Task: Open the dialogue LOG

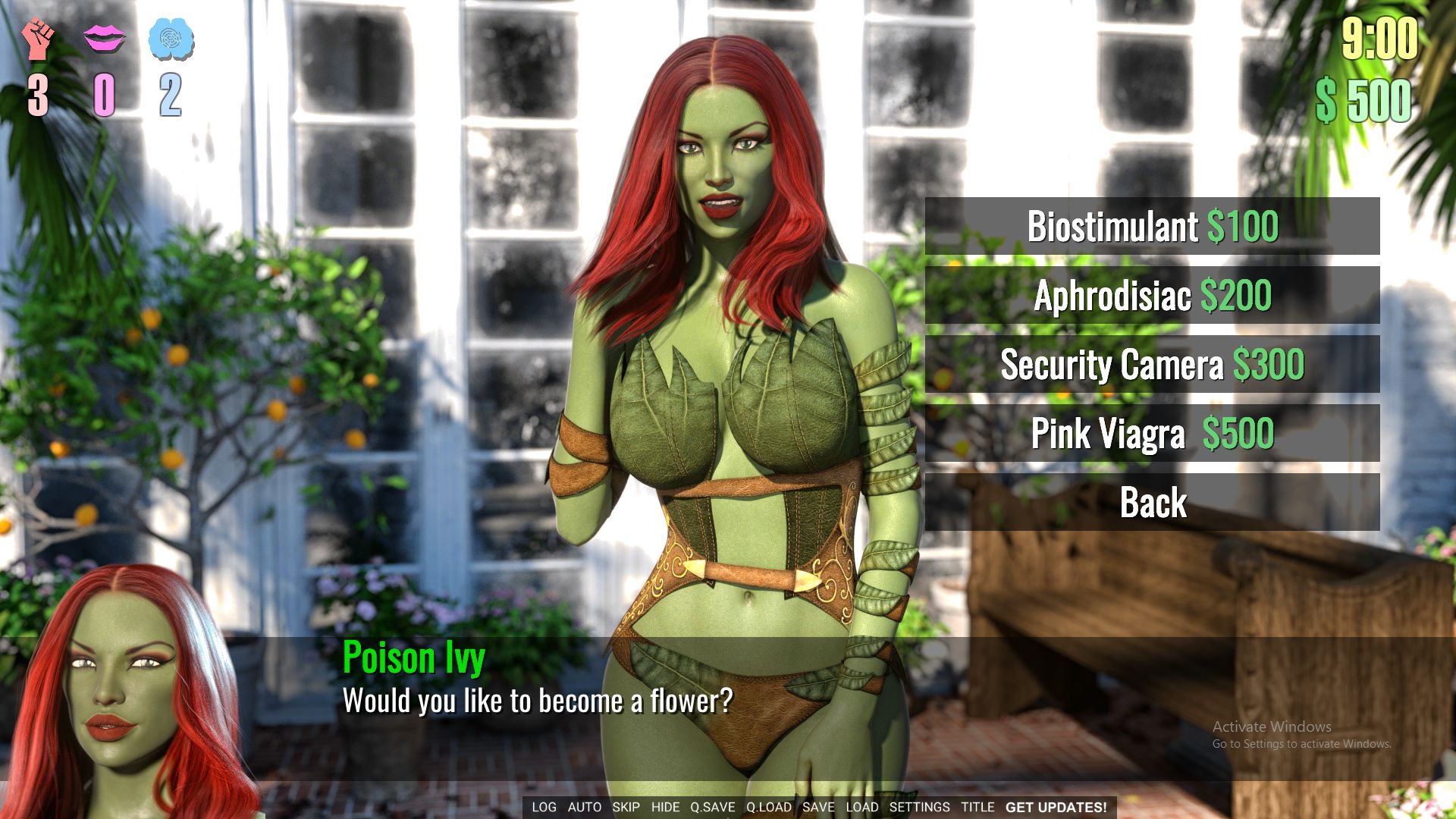Action: point(543,807)
